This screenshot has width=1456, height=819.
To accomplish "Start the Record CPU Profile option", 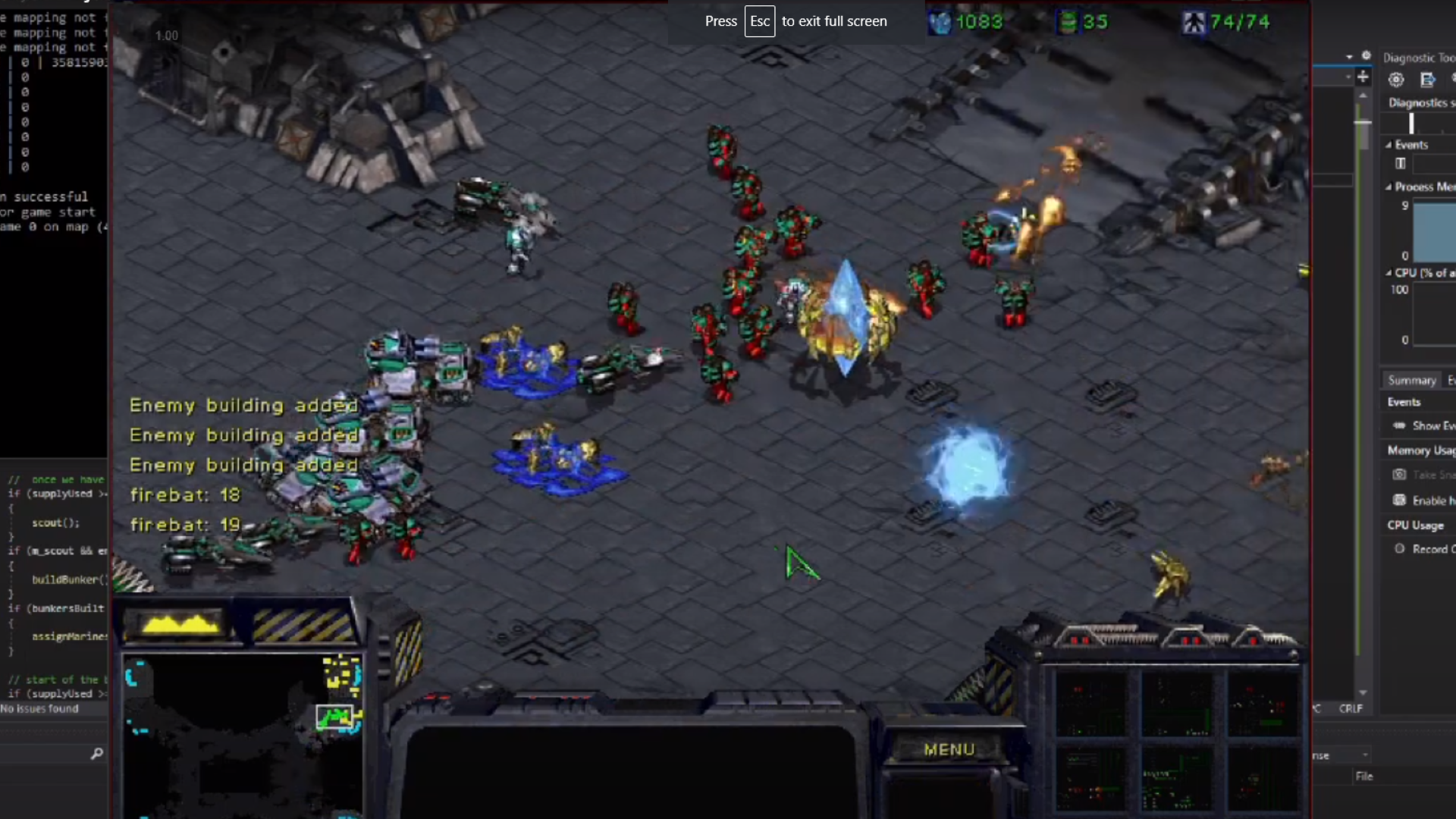I will (x=1401, y=548).
